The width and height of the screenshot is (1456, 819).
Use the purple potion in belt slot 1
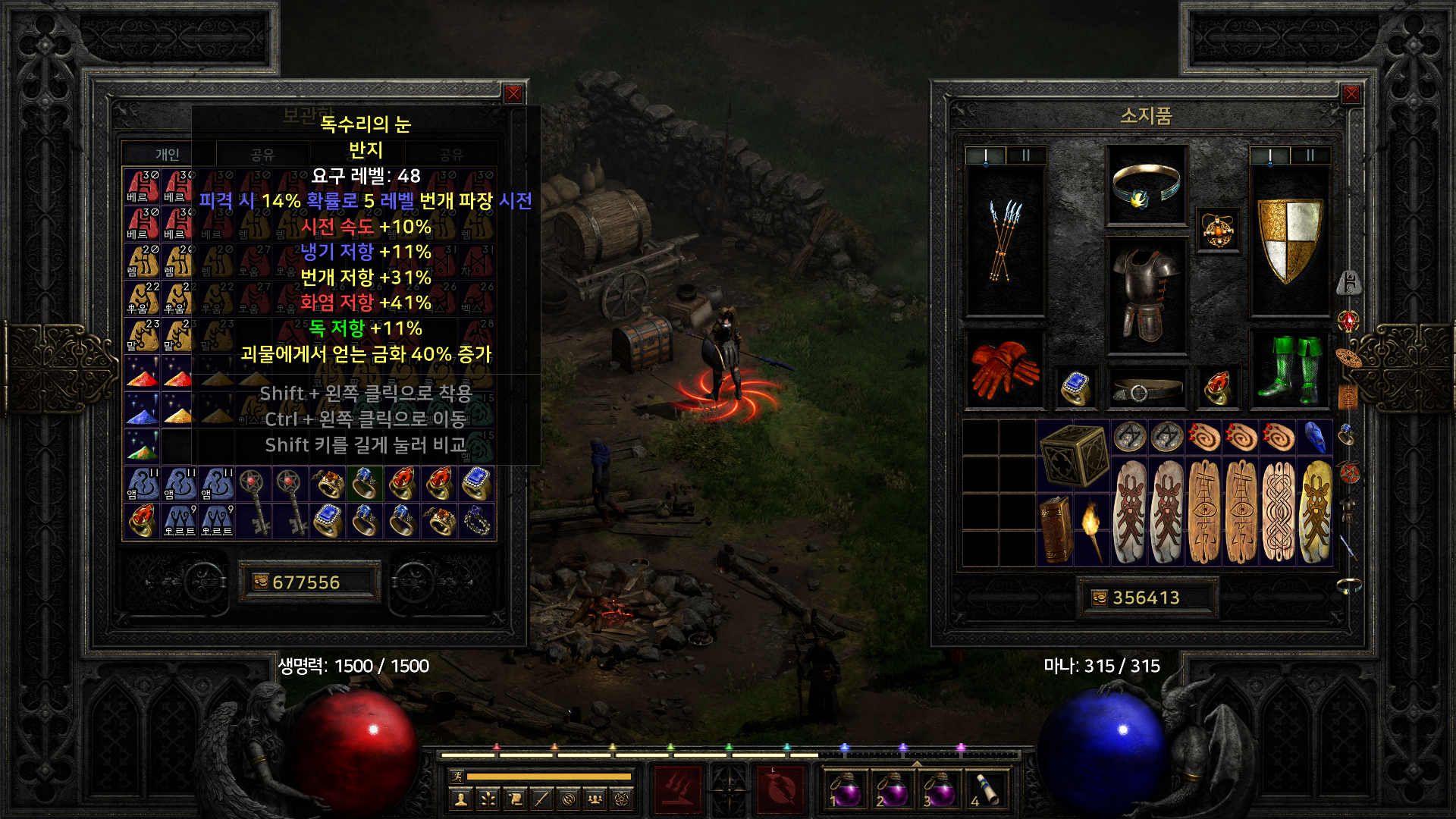(845, 789)
